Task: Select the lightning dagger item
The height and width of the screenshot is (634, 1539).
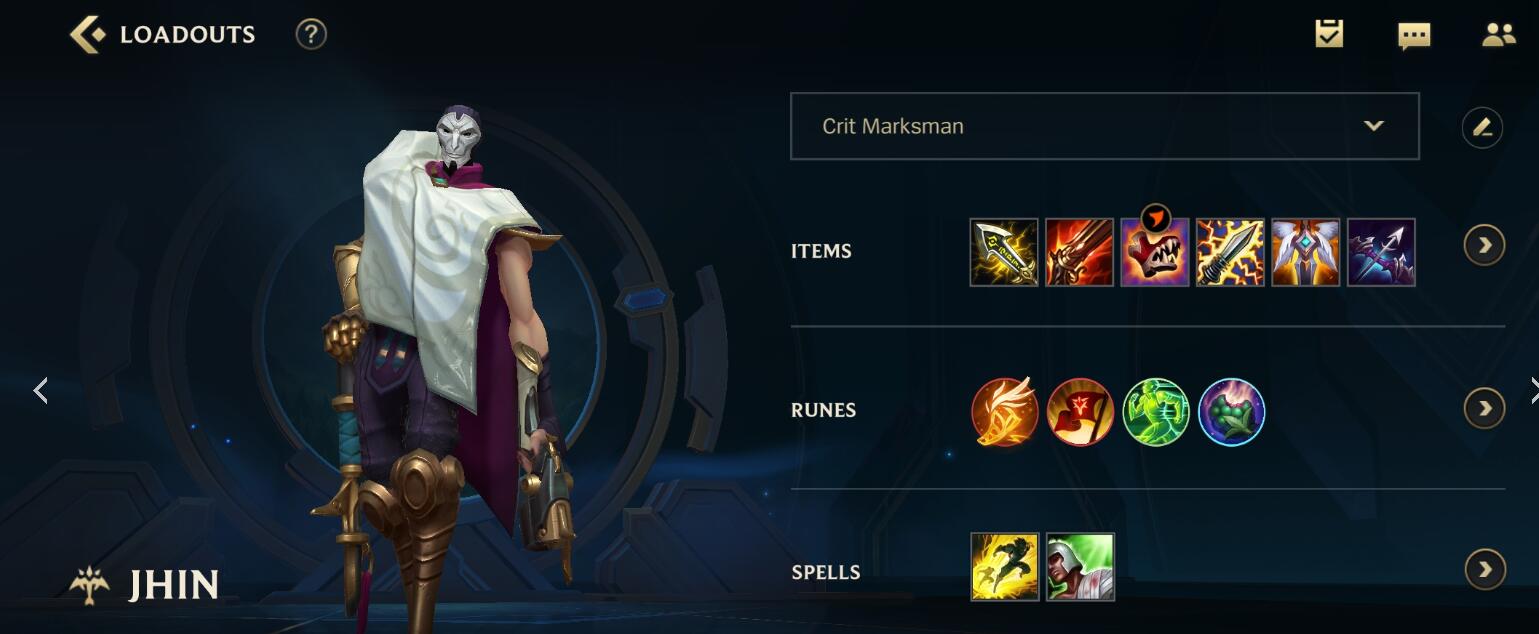Action: pos(1230,252)
